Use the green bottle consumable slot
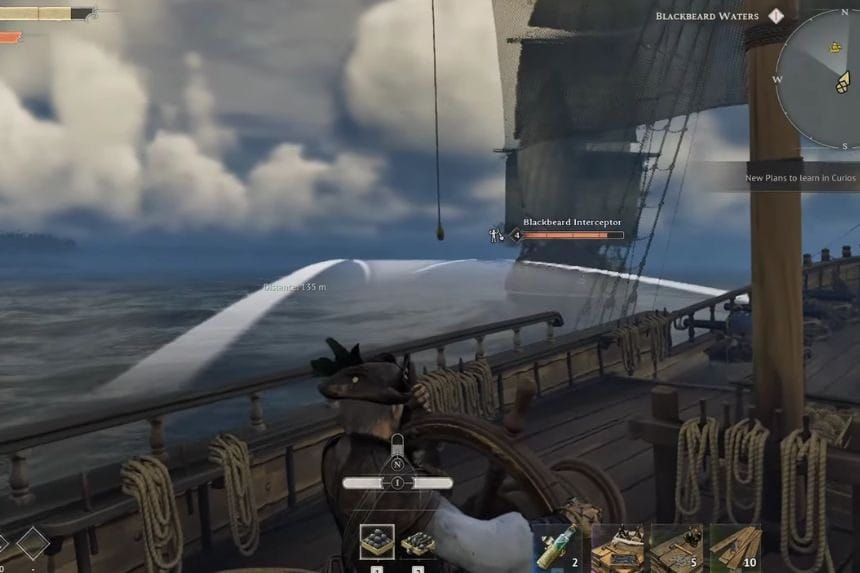The width and height of the screenshot is (860, 573). click(557, 546)
